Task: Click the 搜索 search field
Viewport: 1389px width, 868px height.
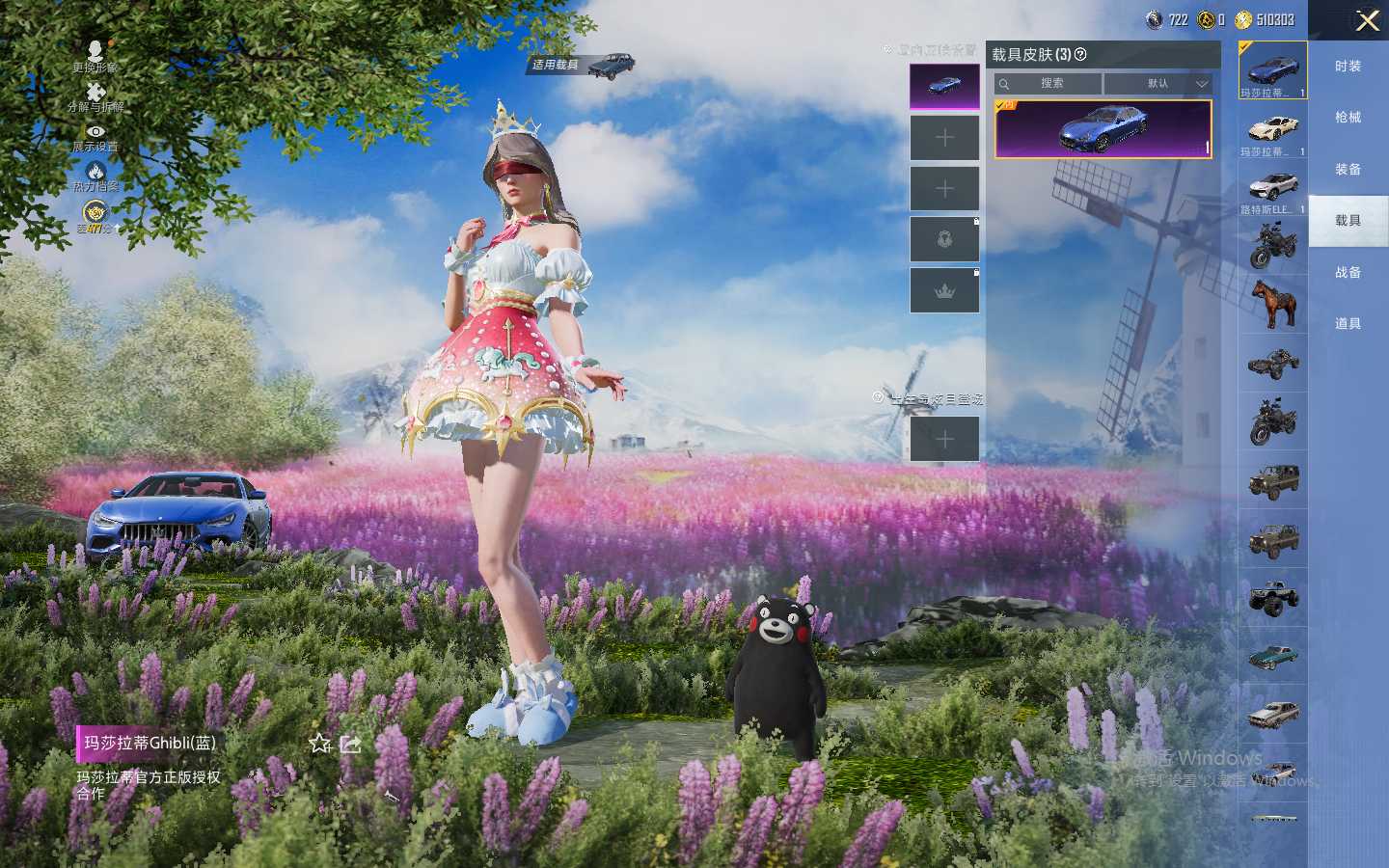Action: (x=1049, y=84)
